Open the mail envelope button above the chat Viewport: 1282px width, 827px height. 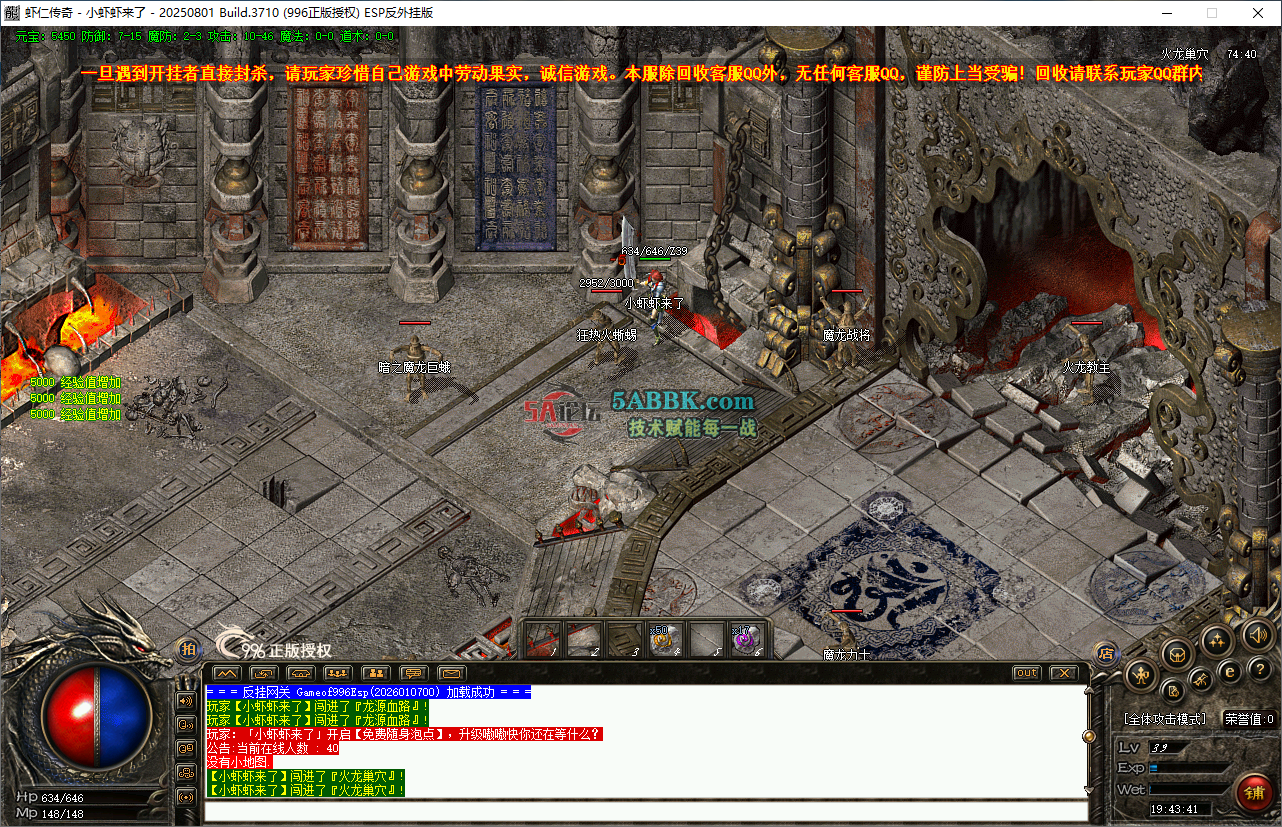[x=451, y=673]
